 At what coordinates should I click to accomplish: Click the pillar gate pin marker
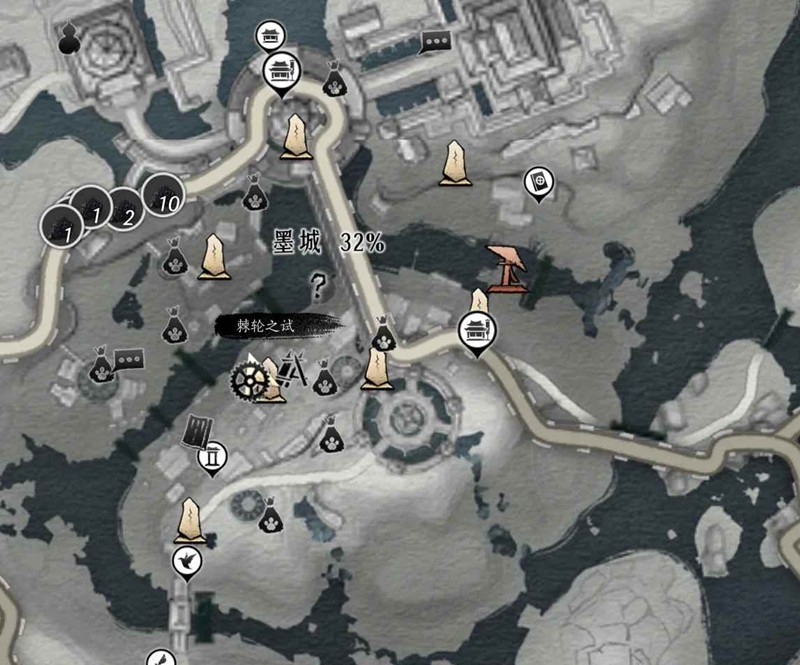point(212,459)
